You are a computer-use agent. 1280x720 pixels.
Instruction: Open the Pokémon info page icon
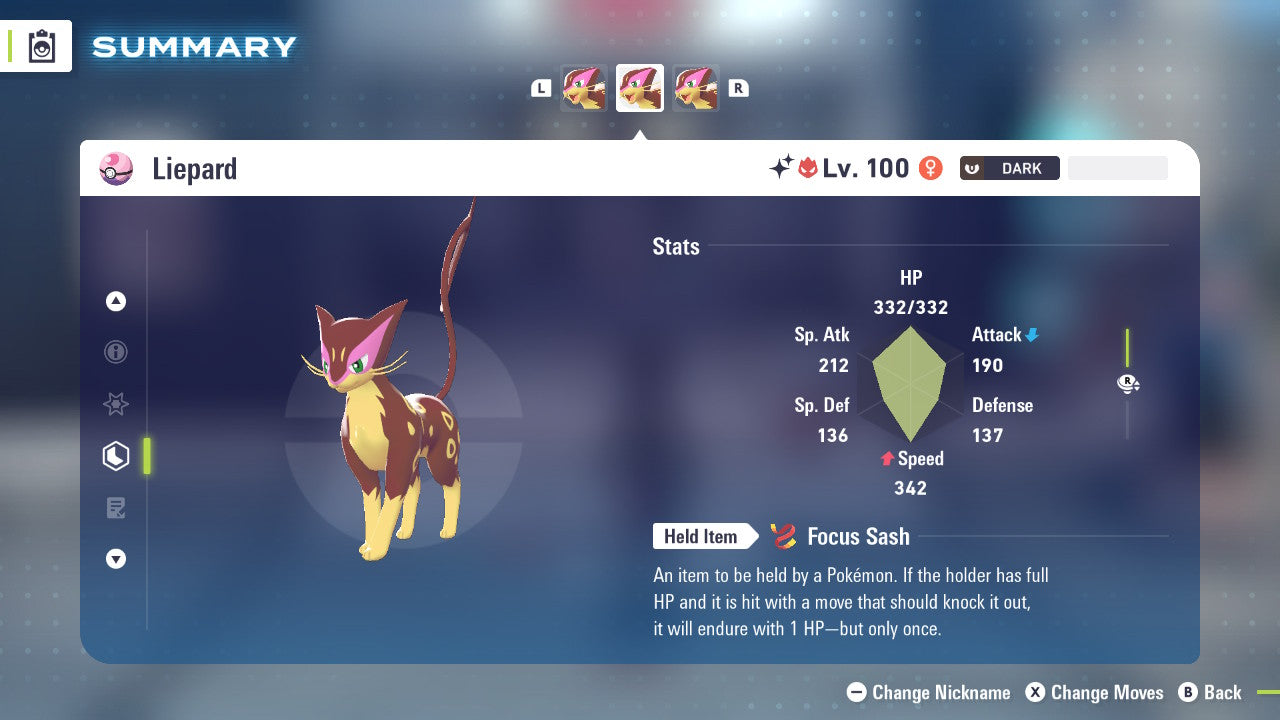[116, 352]
